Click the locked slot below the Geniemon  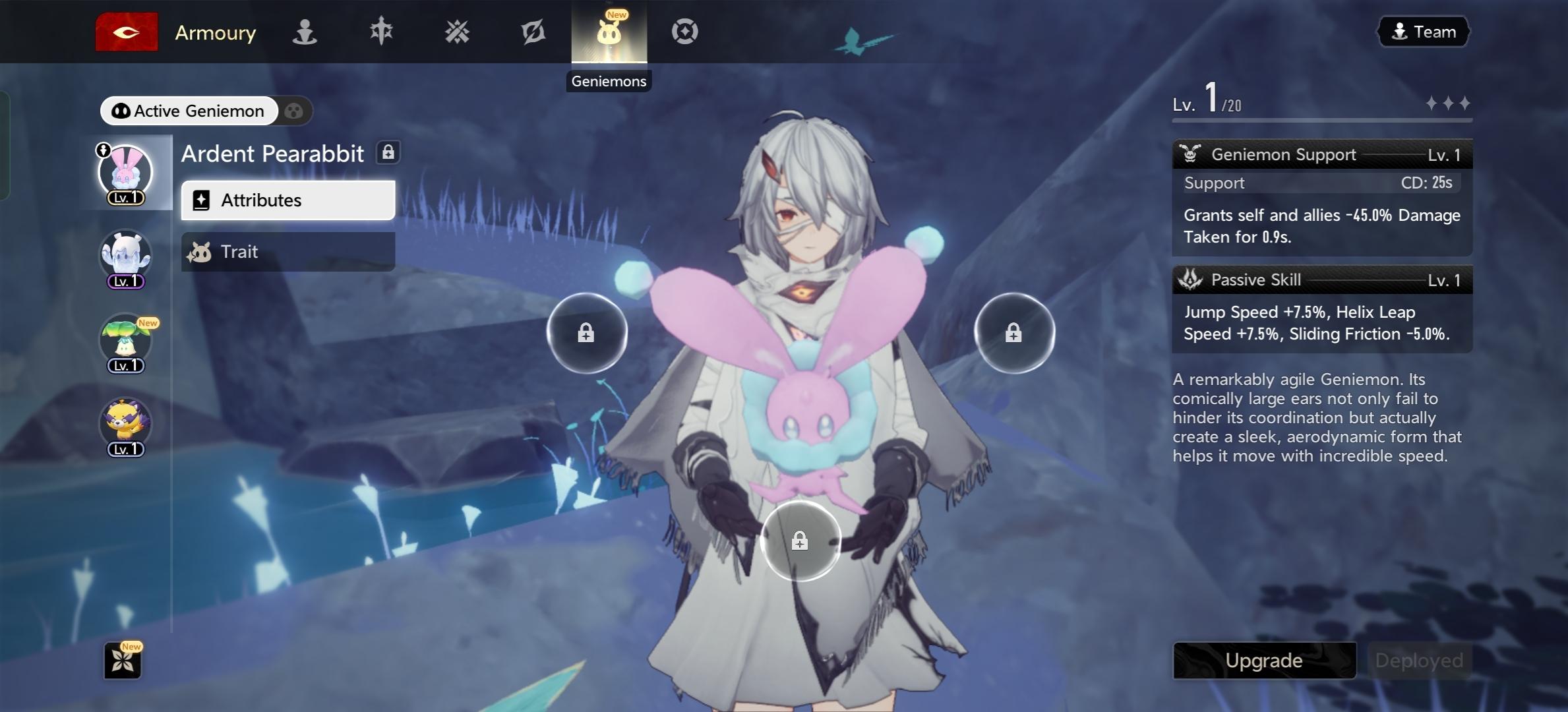(x=800, y=541)
